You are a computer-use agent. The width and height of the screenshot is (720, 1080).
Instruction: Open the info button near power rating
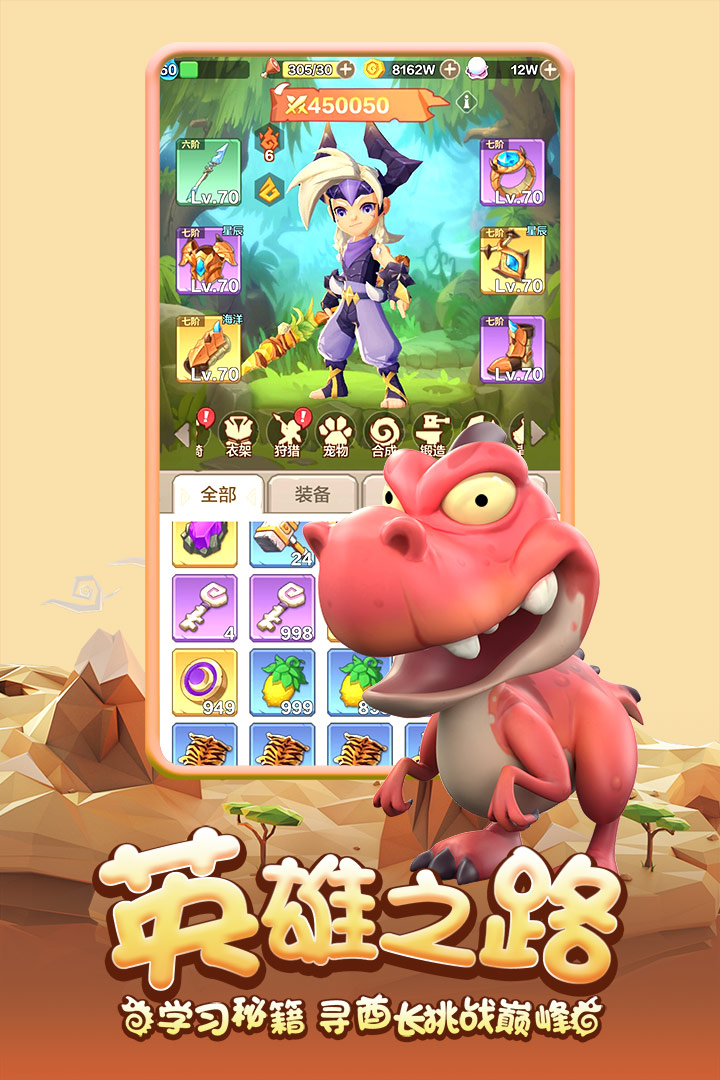[x=466, y=101]
